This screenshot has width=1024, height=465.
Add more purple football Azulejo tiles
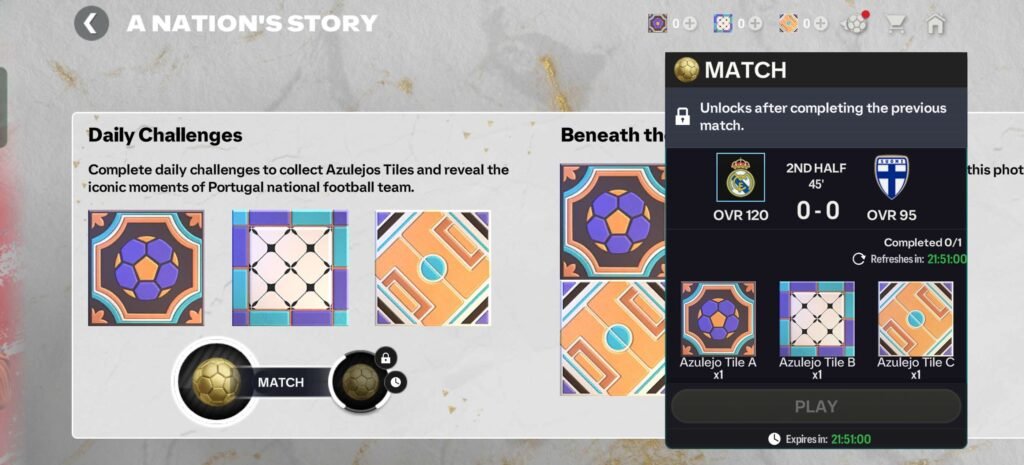tap(689, 23)
